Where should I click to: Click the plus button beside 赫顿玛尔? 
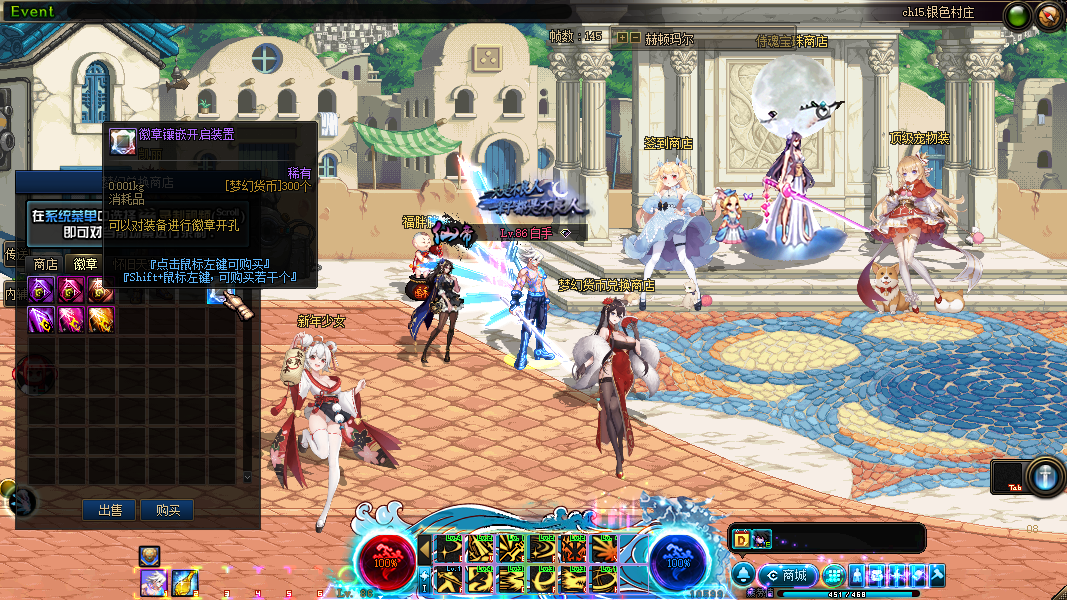pos(622,37)
